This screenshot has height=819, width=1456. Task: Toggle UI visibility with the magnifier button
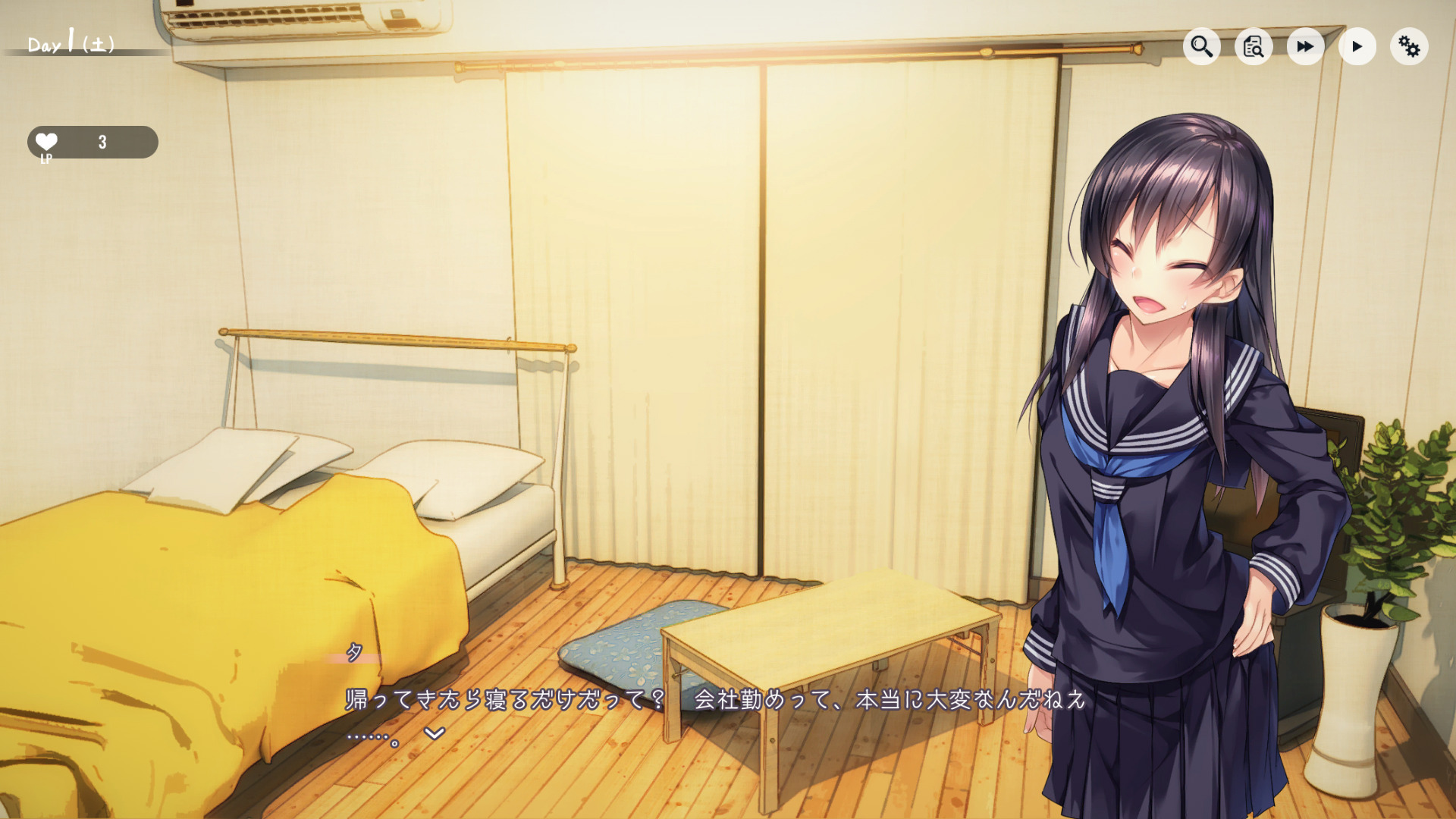1201,46
